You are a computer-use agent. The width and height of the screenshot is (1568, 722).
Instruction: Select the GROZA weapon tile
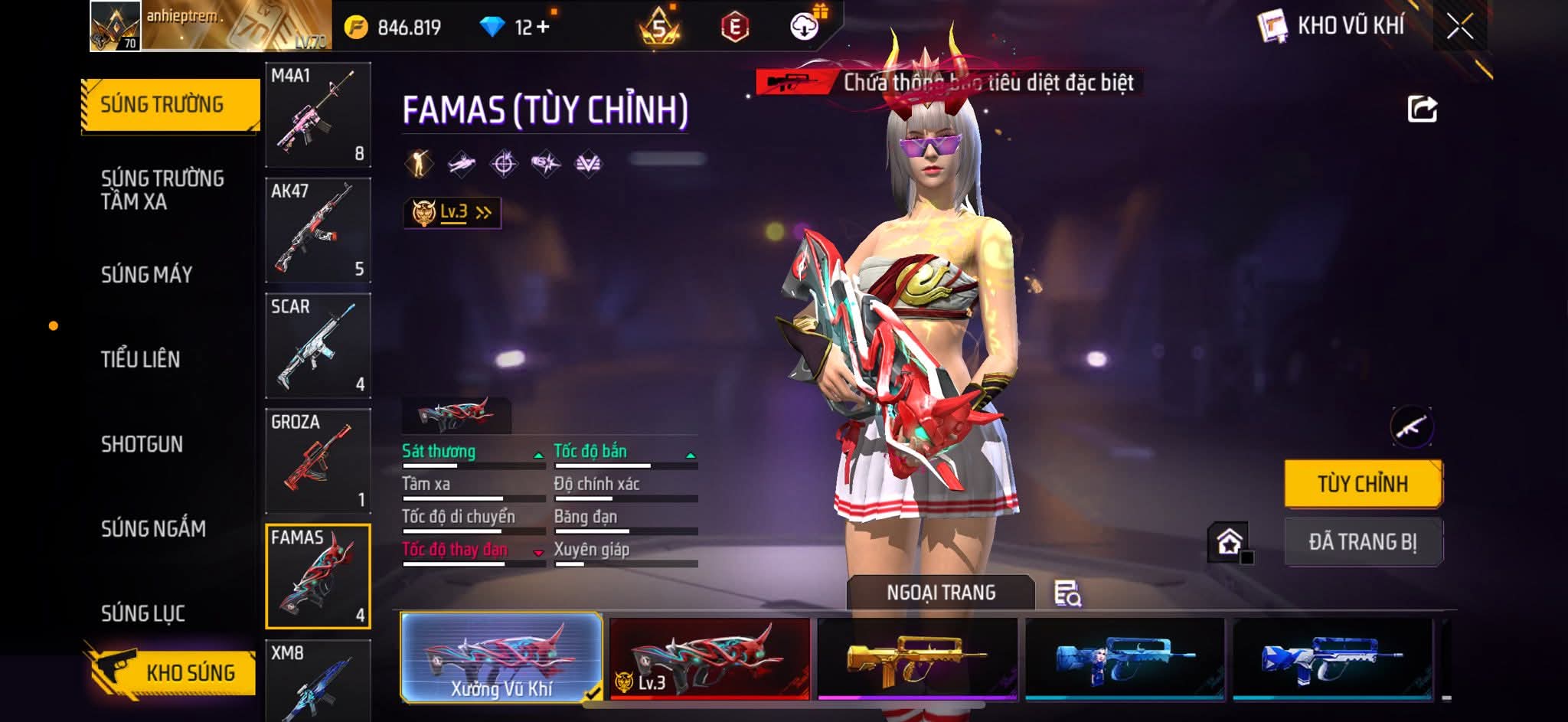[318, 461]
